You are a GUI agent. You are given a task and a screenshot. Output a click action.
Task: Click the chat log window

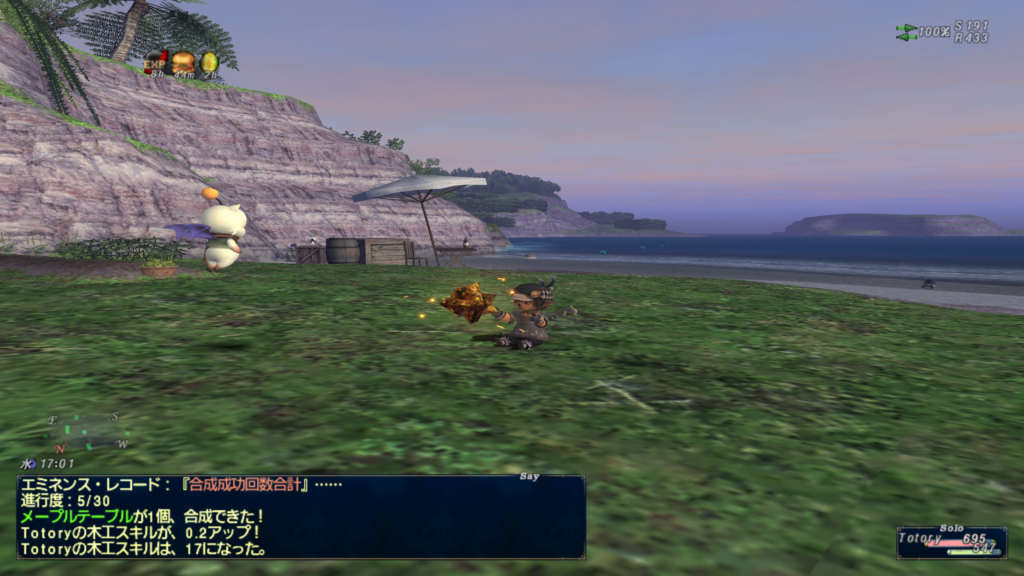pos(300,516)
